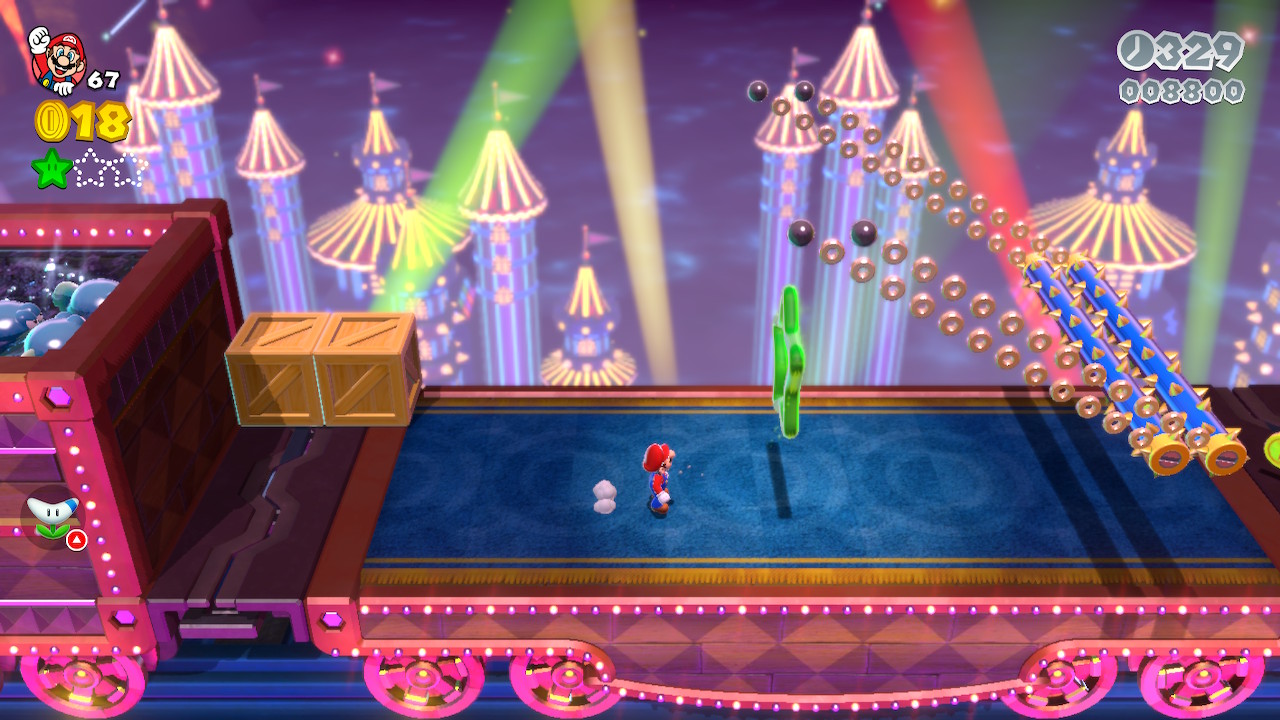Viewport: 1280px width, 720px height.
Task: Select the collected green star tracker
Action: tap(51, 167)
